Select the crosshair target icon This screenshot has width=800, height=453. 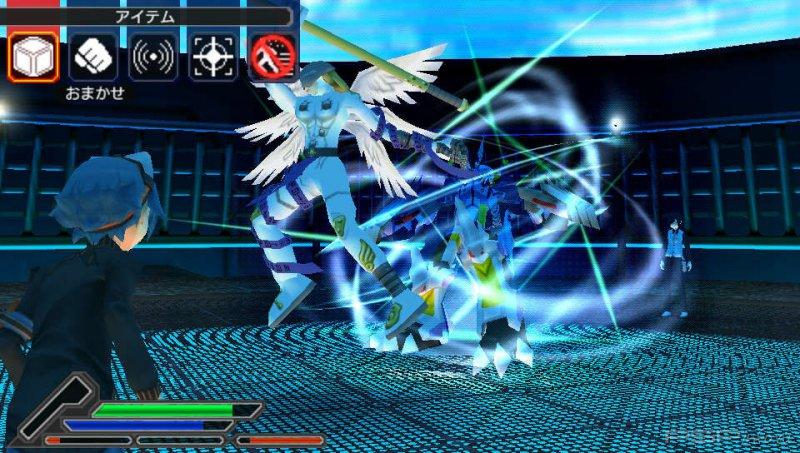tap(213, 57)
